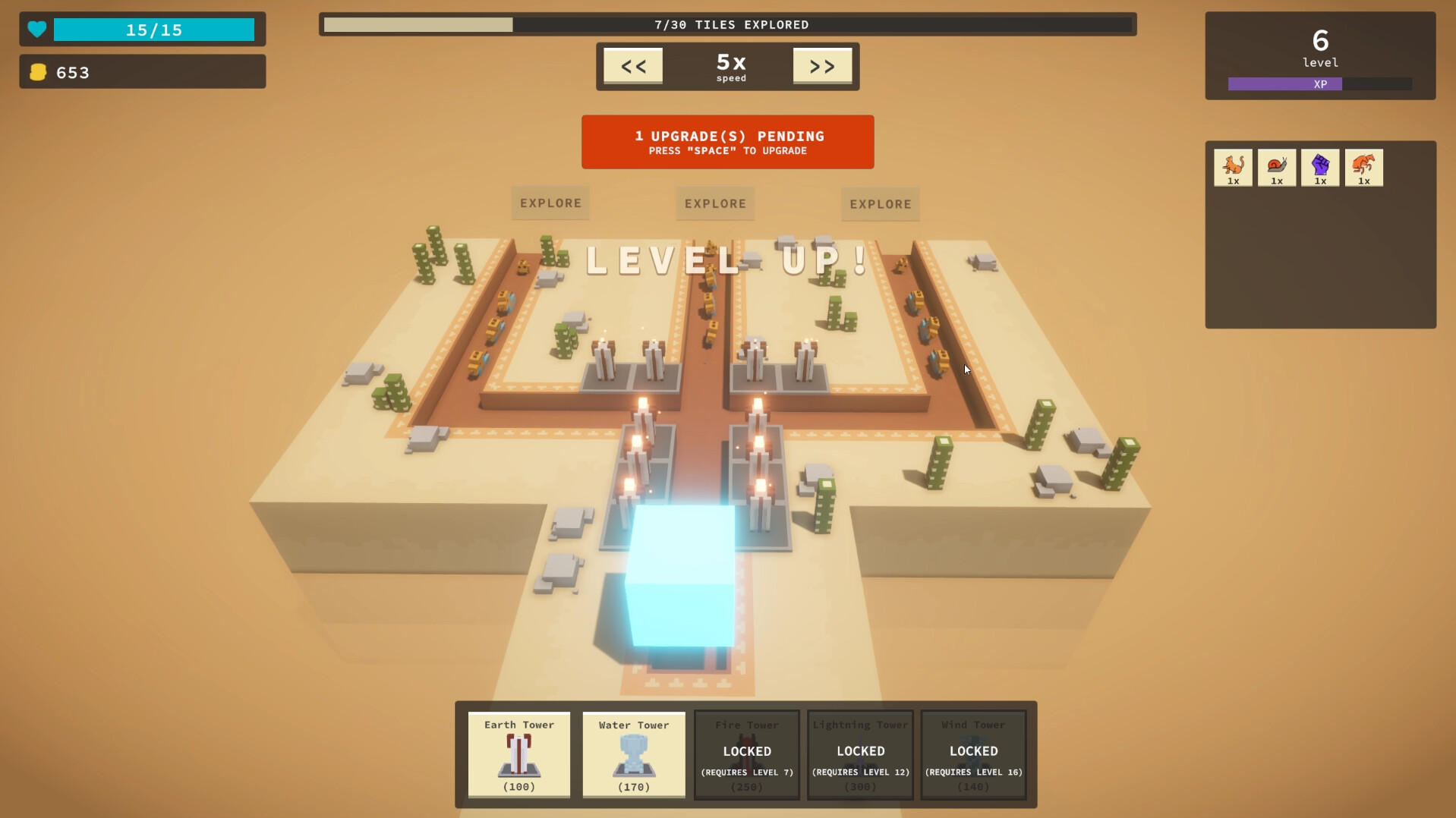Decrease game speed with left arrow button
The height and width of the screenshot is (818, 1456).
tap(633, 65)
